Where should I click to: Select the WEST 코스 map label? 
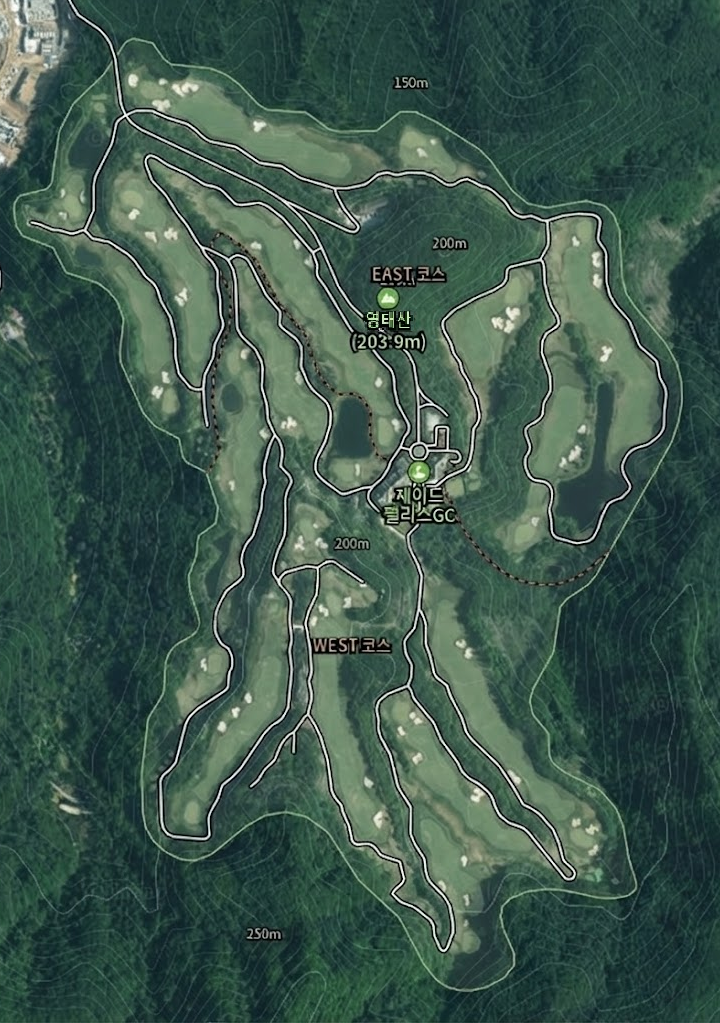click(x=351, y=646)
